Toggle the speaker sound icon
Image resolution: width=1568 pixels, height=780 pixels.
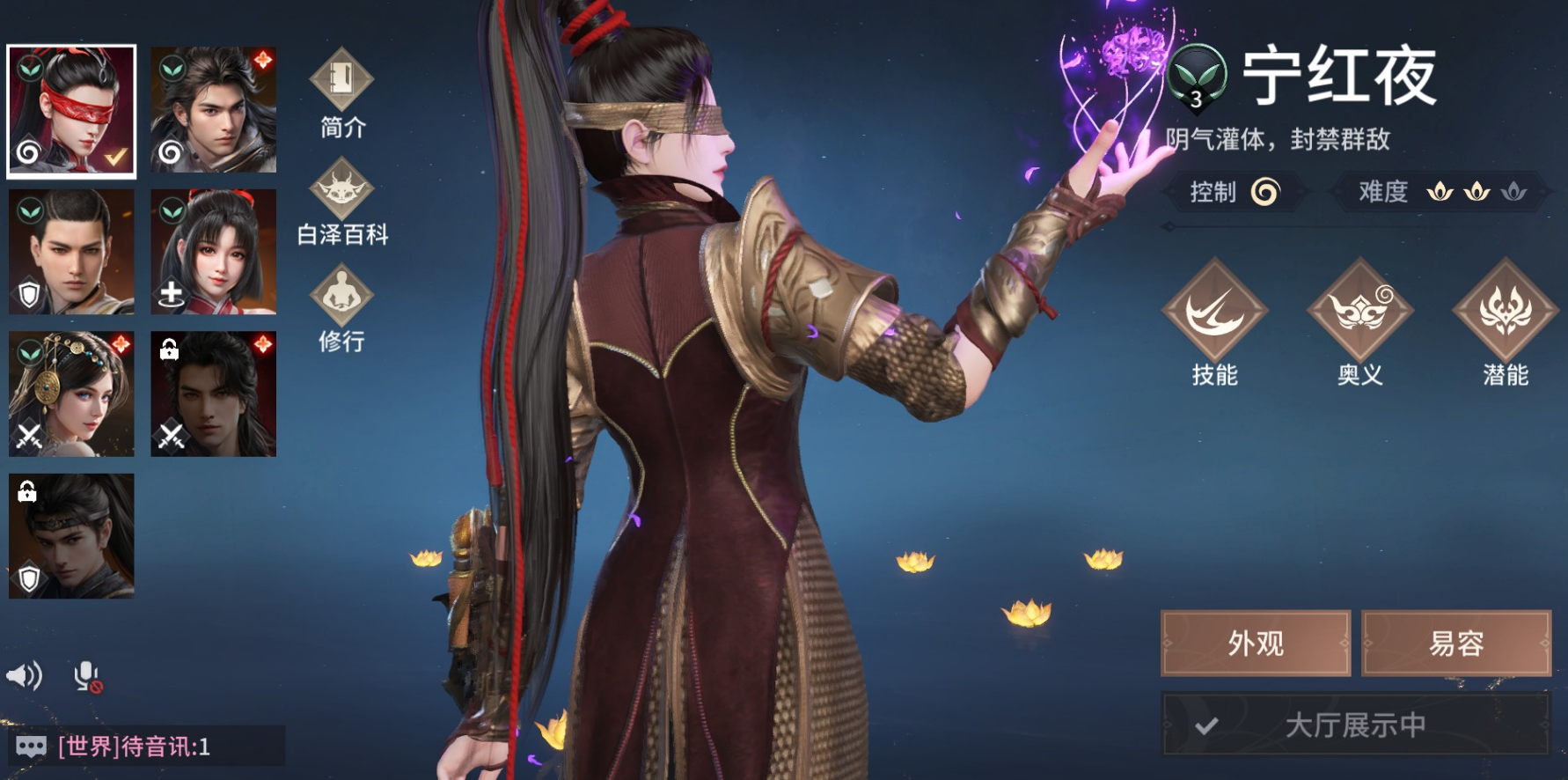pos(25,676)
